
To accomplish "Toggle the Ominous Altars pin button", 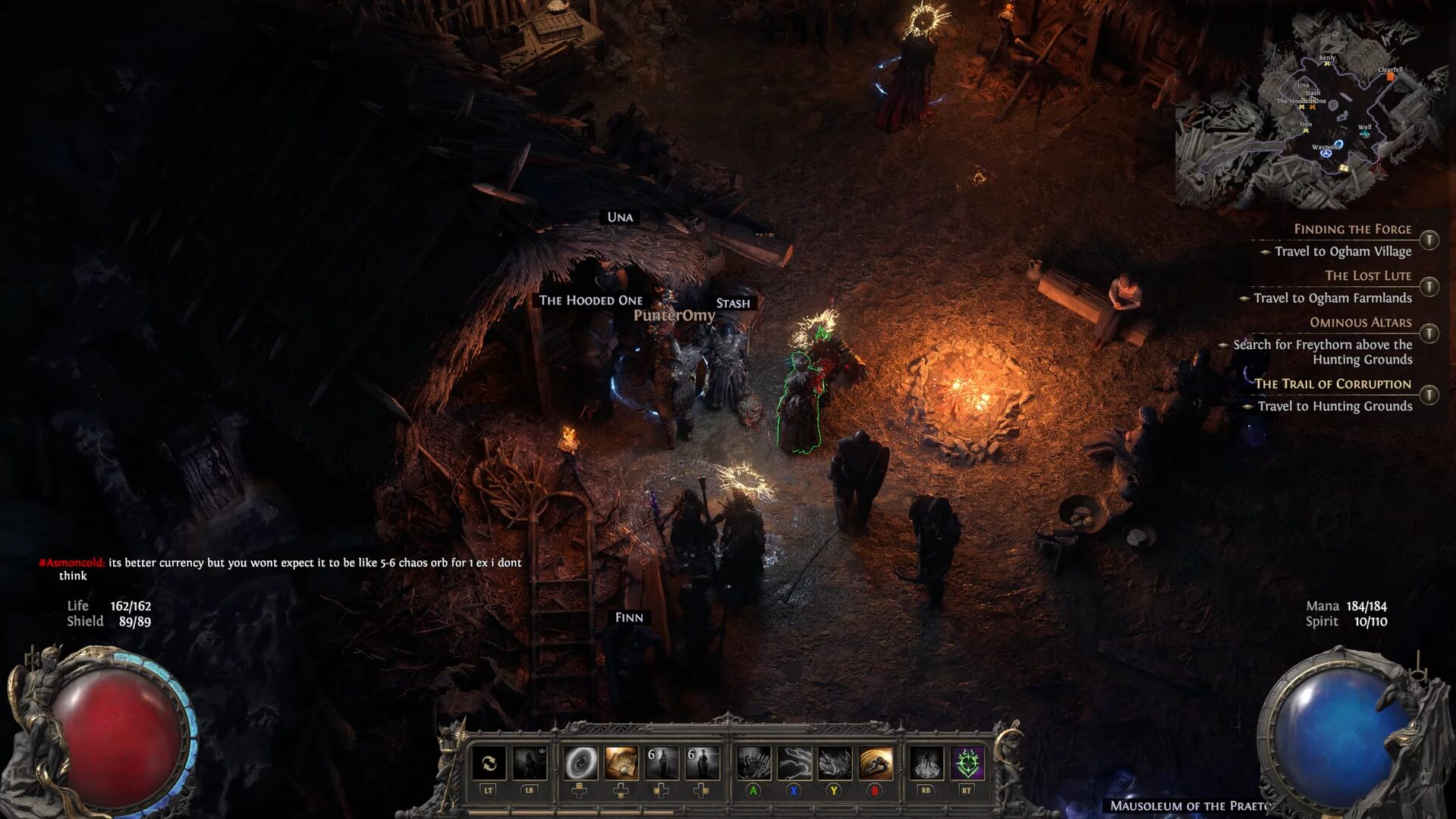I will (1429, 333).
